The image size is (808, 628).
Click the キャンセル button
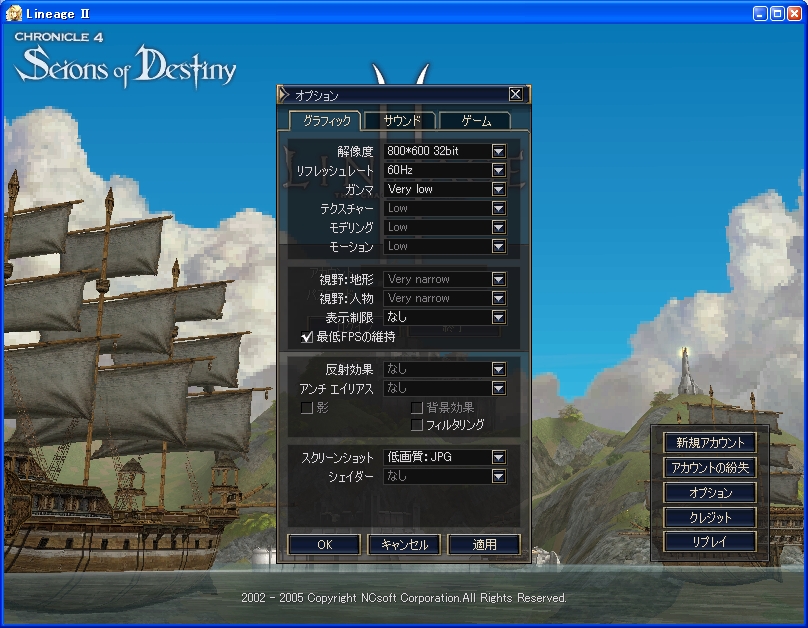(404, 545)
